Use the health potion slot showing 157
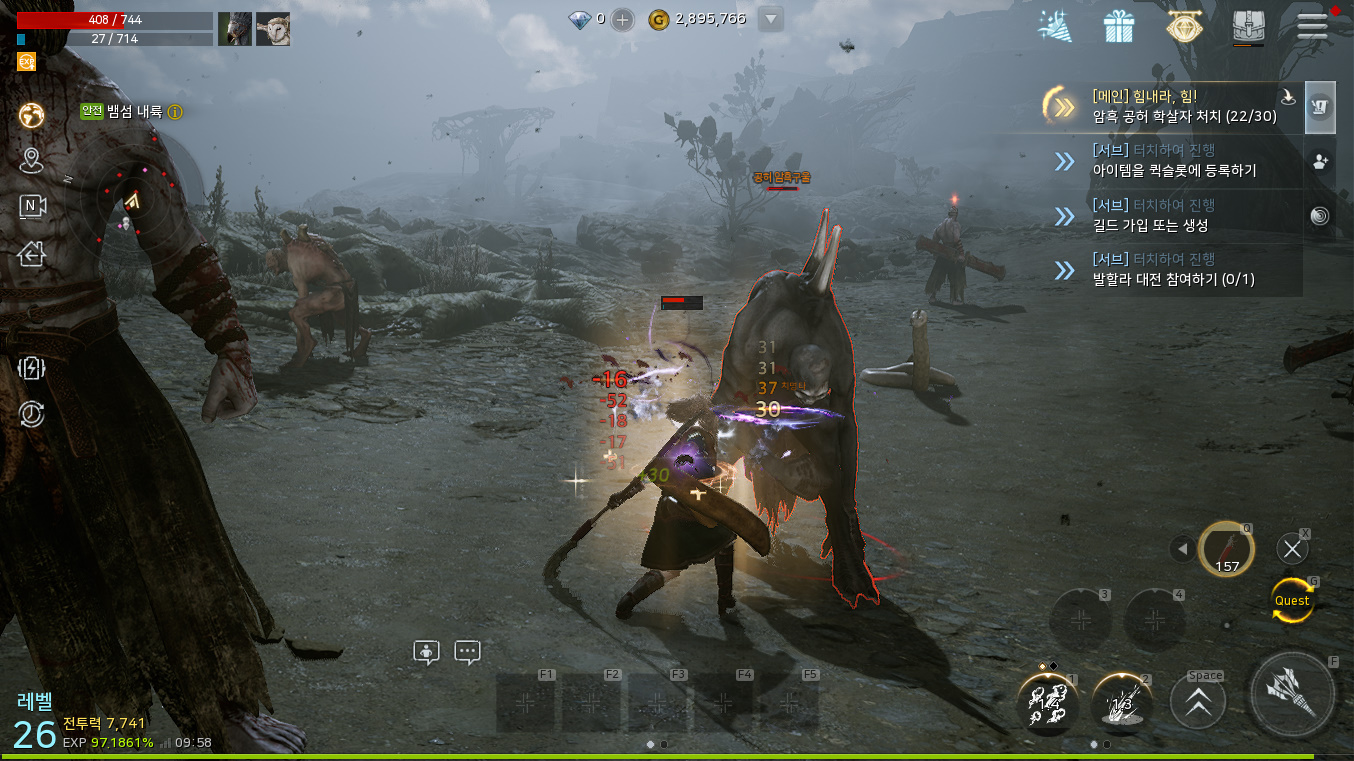Screen dimensions: 1354x761 (x=1226, y=549)
